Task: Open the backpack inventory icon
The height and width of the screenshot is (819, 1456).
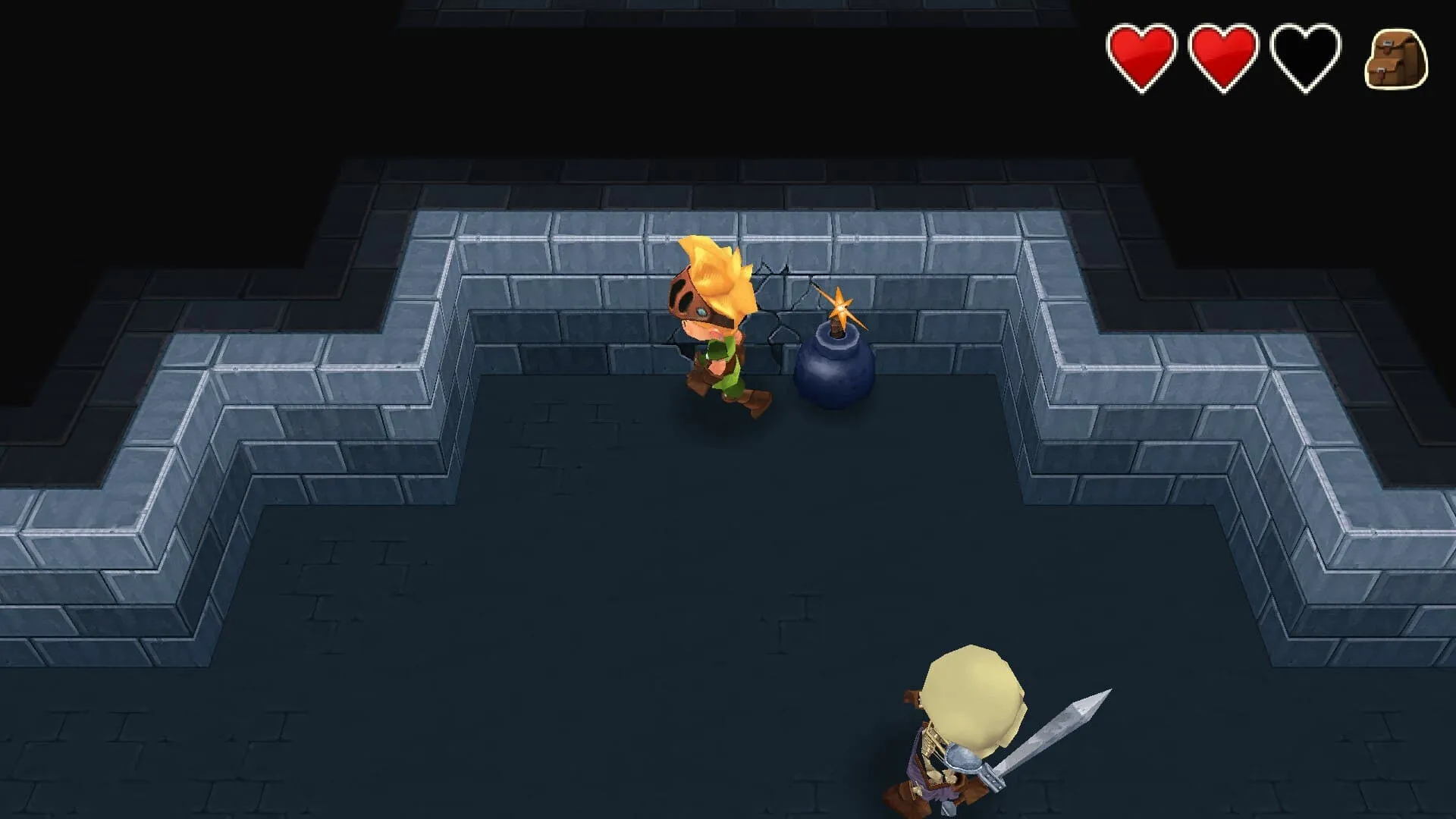Action: coord(1396,59)
